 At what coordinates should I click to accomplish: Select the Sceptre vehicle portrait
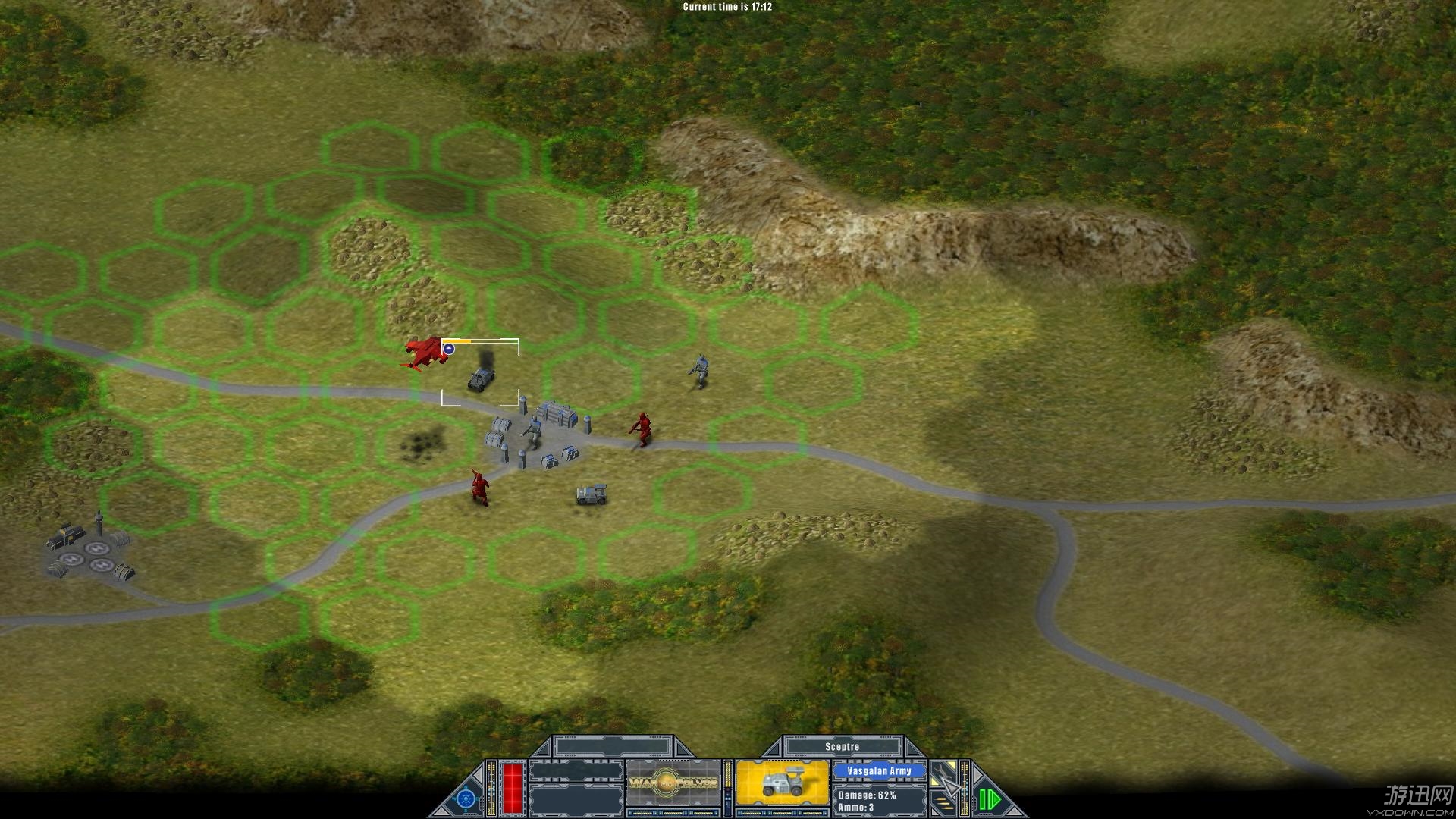[782, 784]
